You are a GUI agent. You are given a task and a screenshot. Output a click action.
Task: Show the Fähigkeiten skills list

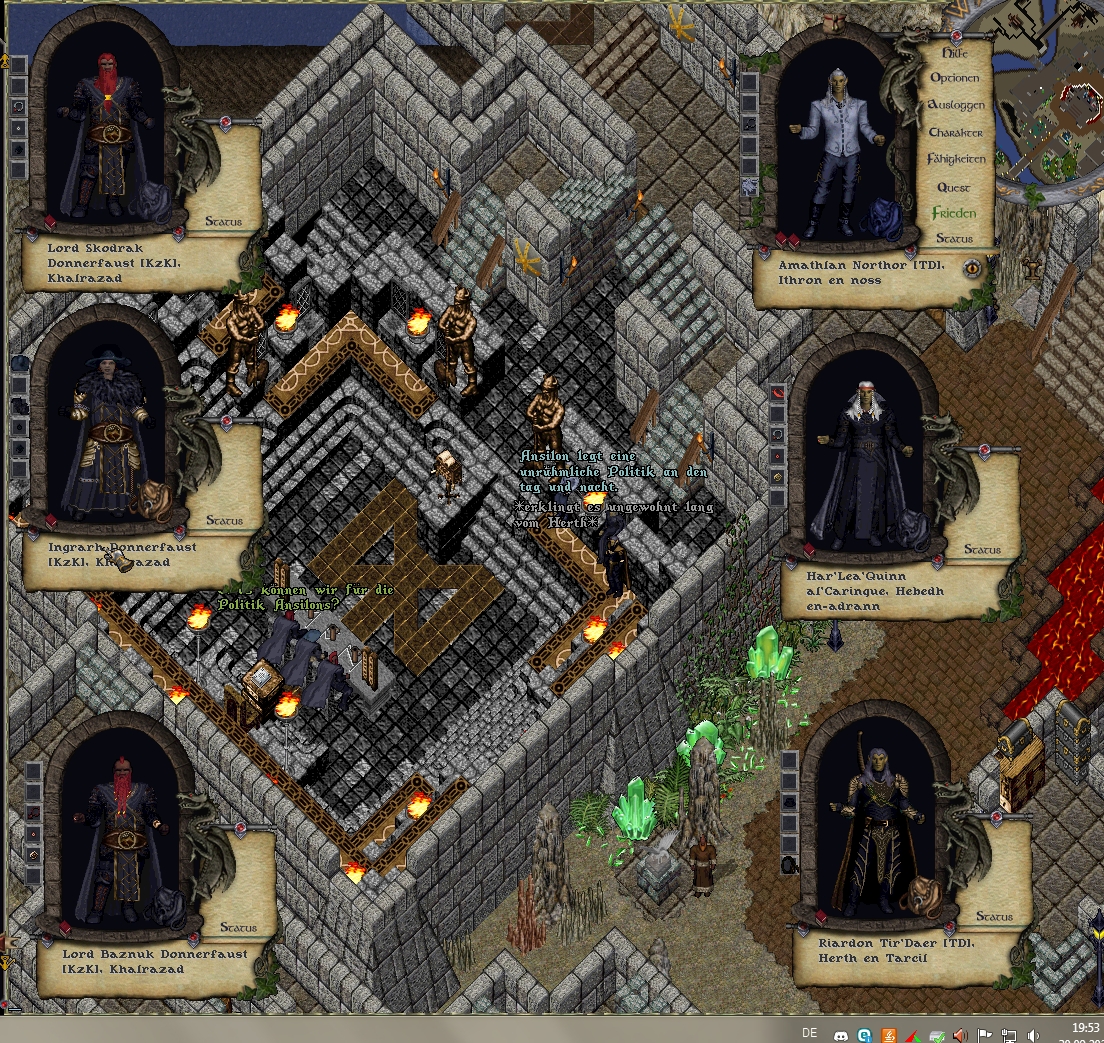(956, 159)
